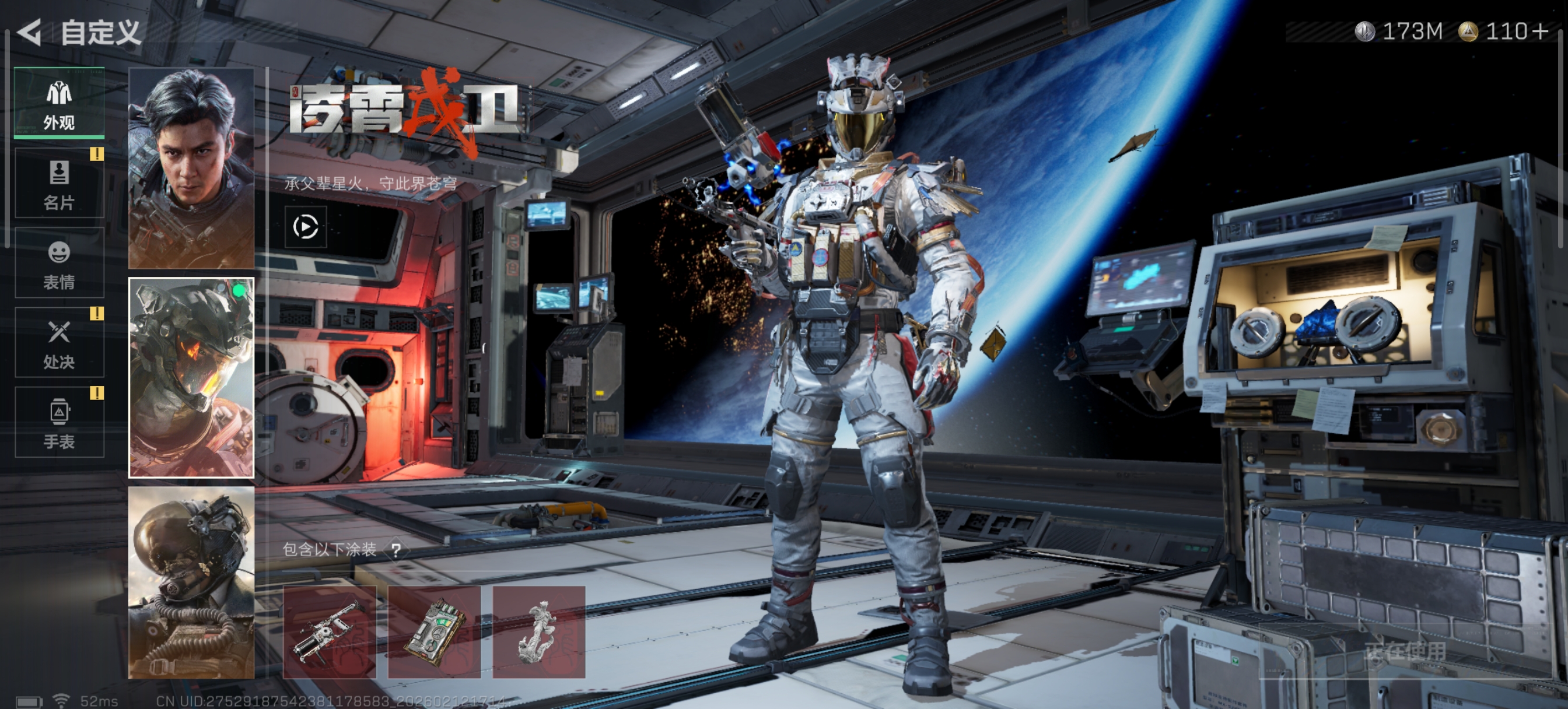The width and height of the screenshot is (1568, 709).
Task: Switch to the 处决 execution tab
Action: point(59,343)
